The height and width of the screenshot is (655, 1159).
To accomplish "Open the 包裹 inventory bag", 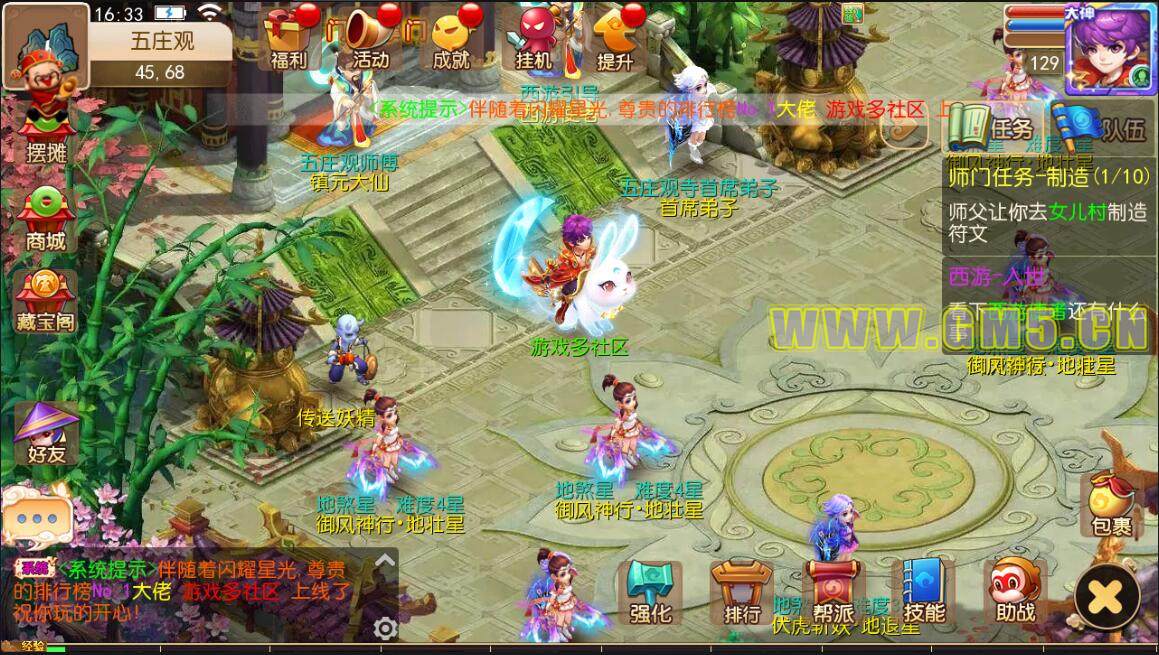I will click(x=1111, y=503).
